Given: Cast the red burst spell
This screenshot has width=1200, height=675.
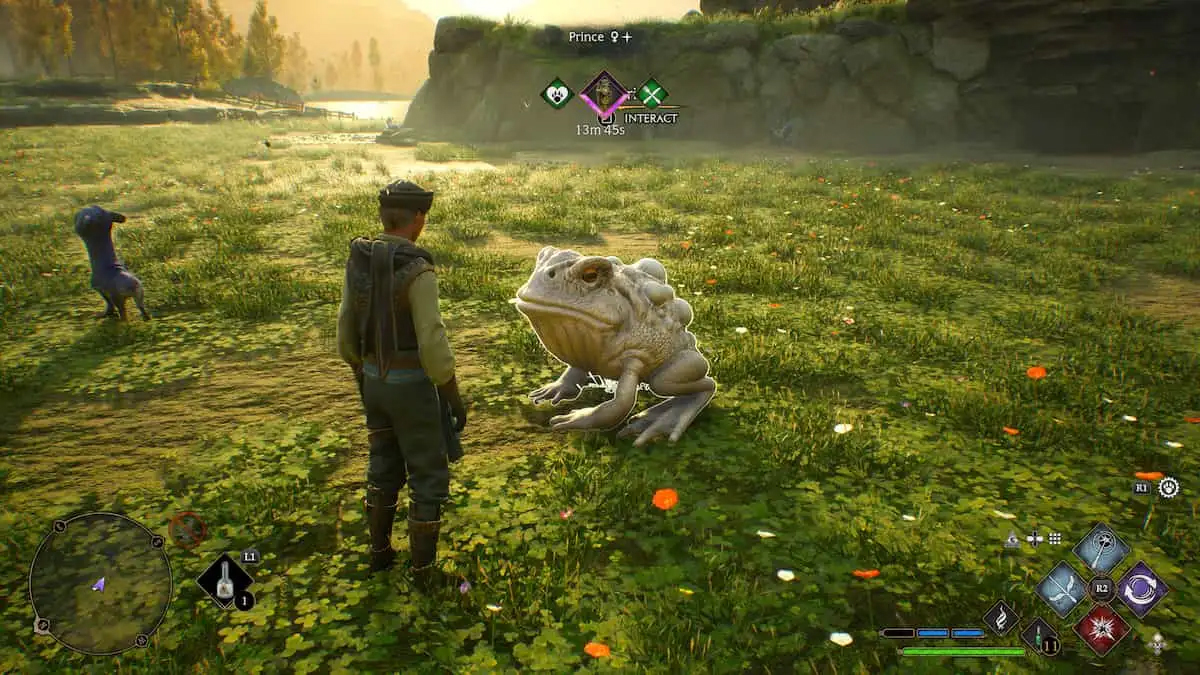Looking at the screenshot, I should coord(1102,628).
